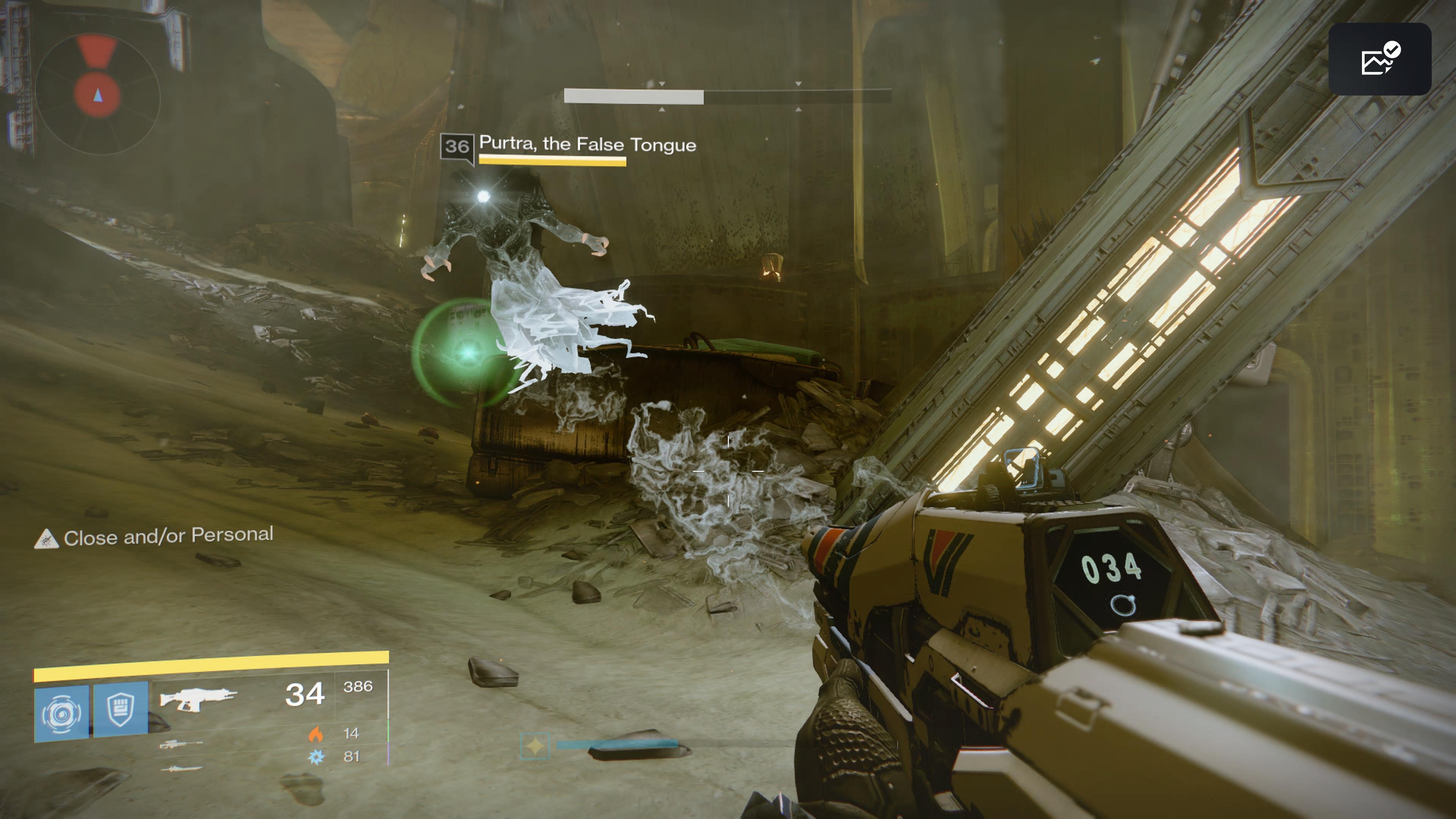This screenshot has height=819, width=1456.
Task: Click the level 36 badge beside Purtra's name
Action: pos(457,147)
